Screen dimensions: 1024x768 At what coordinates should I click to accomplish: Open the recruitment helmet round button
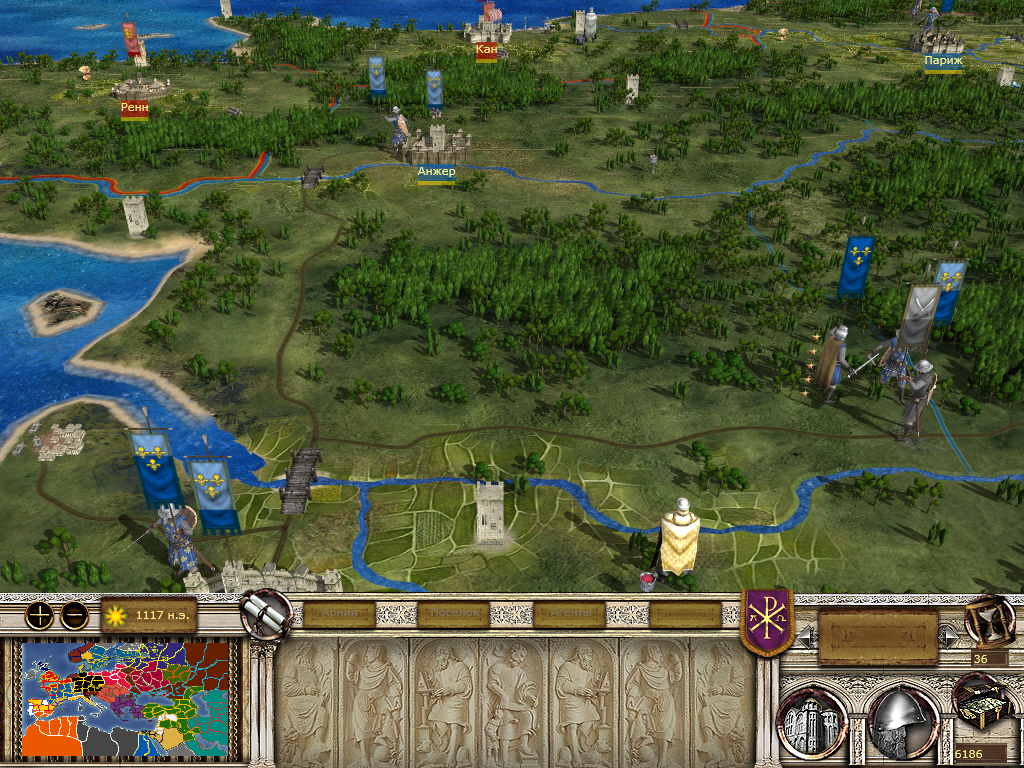(901, 719)
